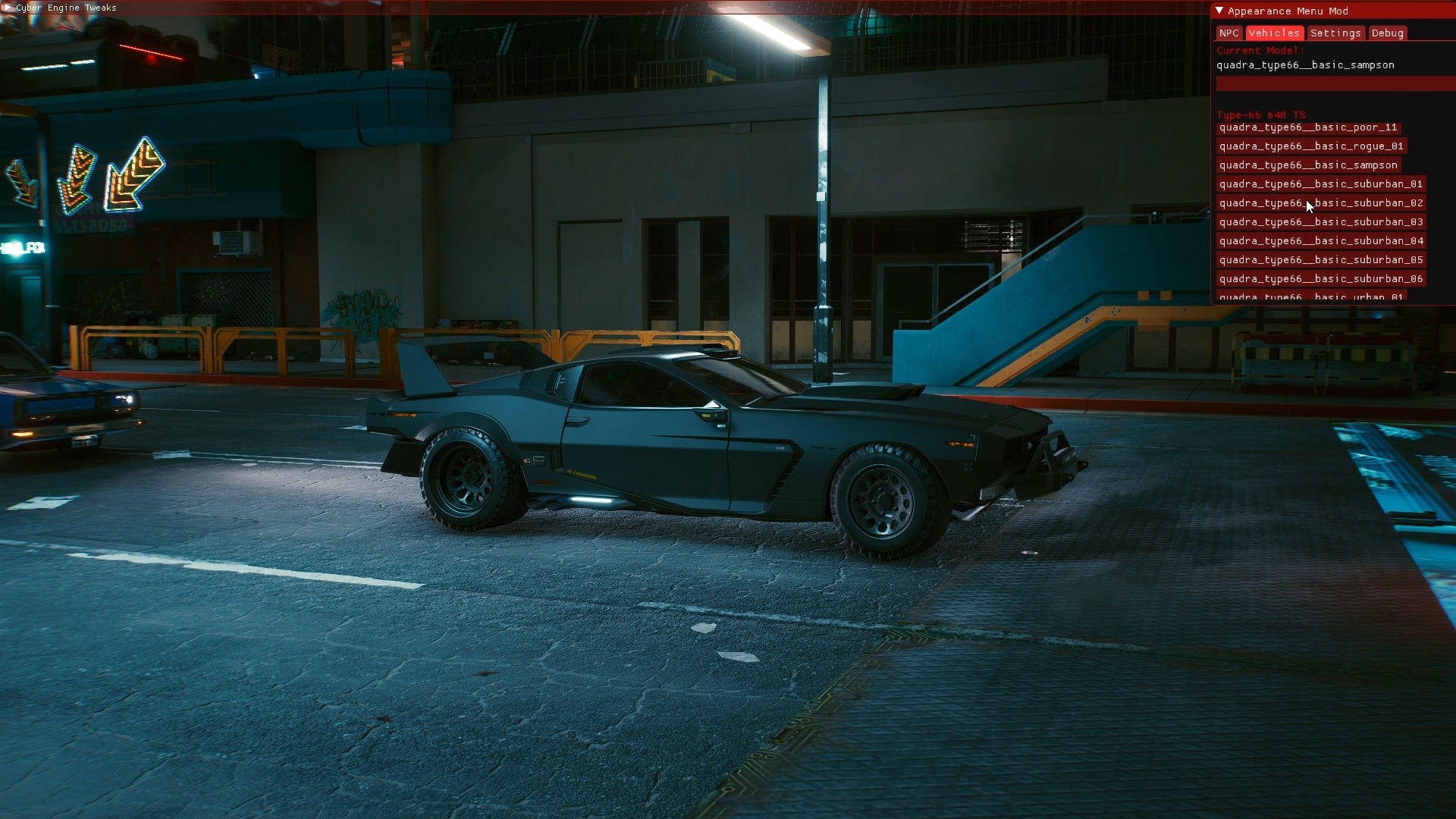Choose the basic_sampson button in the list
This screenshot has height=819, width=1456.
coord(1308,165)
